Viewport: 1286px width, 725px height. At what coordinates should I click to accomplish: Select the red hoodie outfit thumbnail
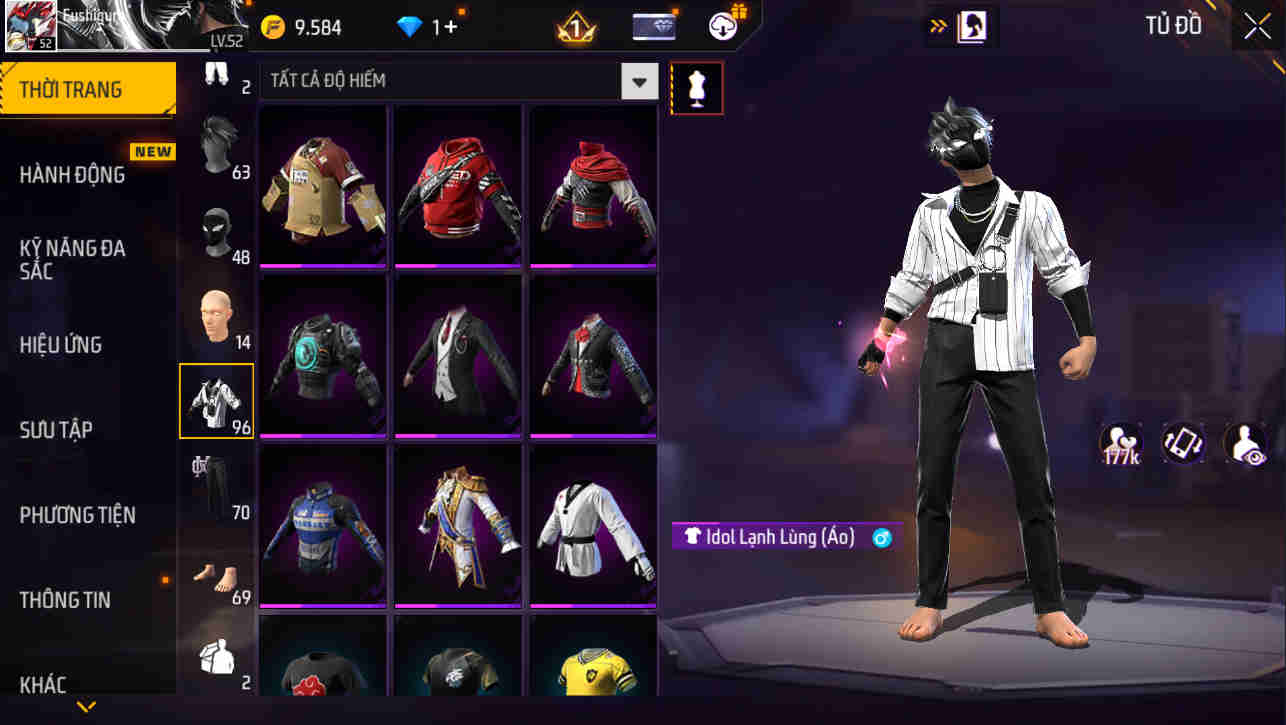[x=457, y=185]
